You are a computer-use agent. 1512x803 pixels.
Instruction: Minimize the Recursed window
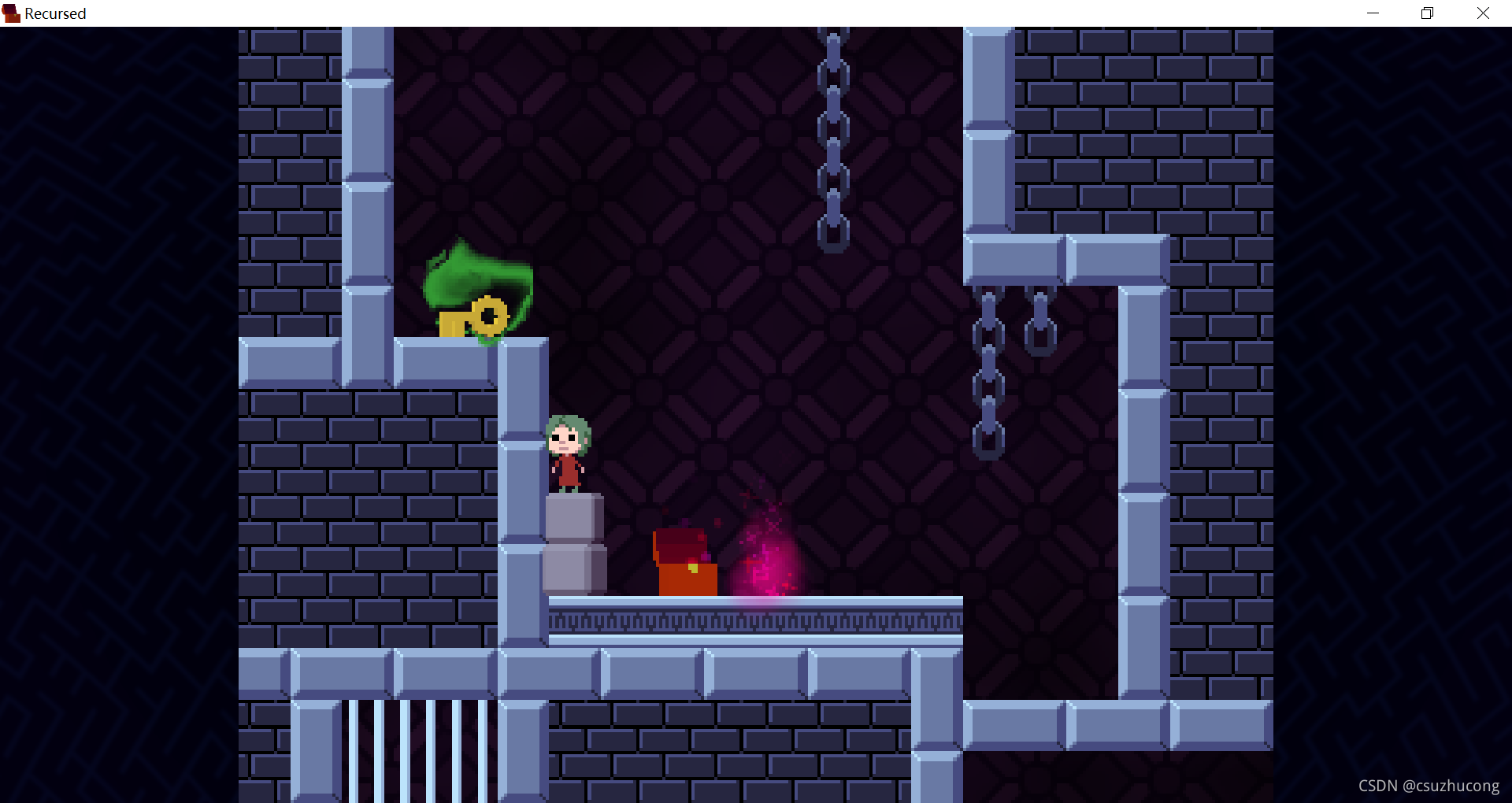tap(1373, 13)
